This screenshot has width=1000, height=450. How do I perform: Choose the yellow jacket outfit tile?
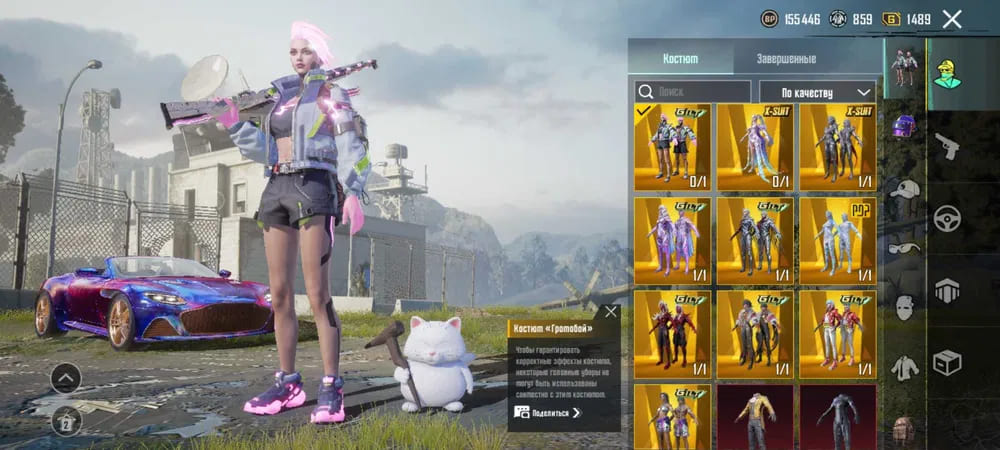pos(754,417)
